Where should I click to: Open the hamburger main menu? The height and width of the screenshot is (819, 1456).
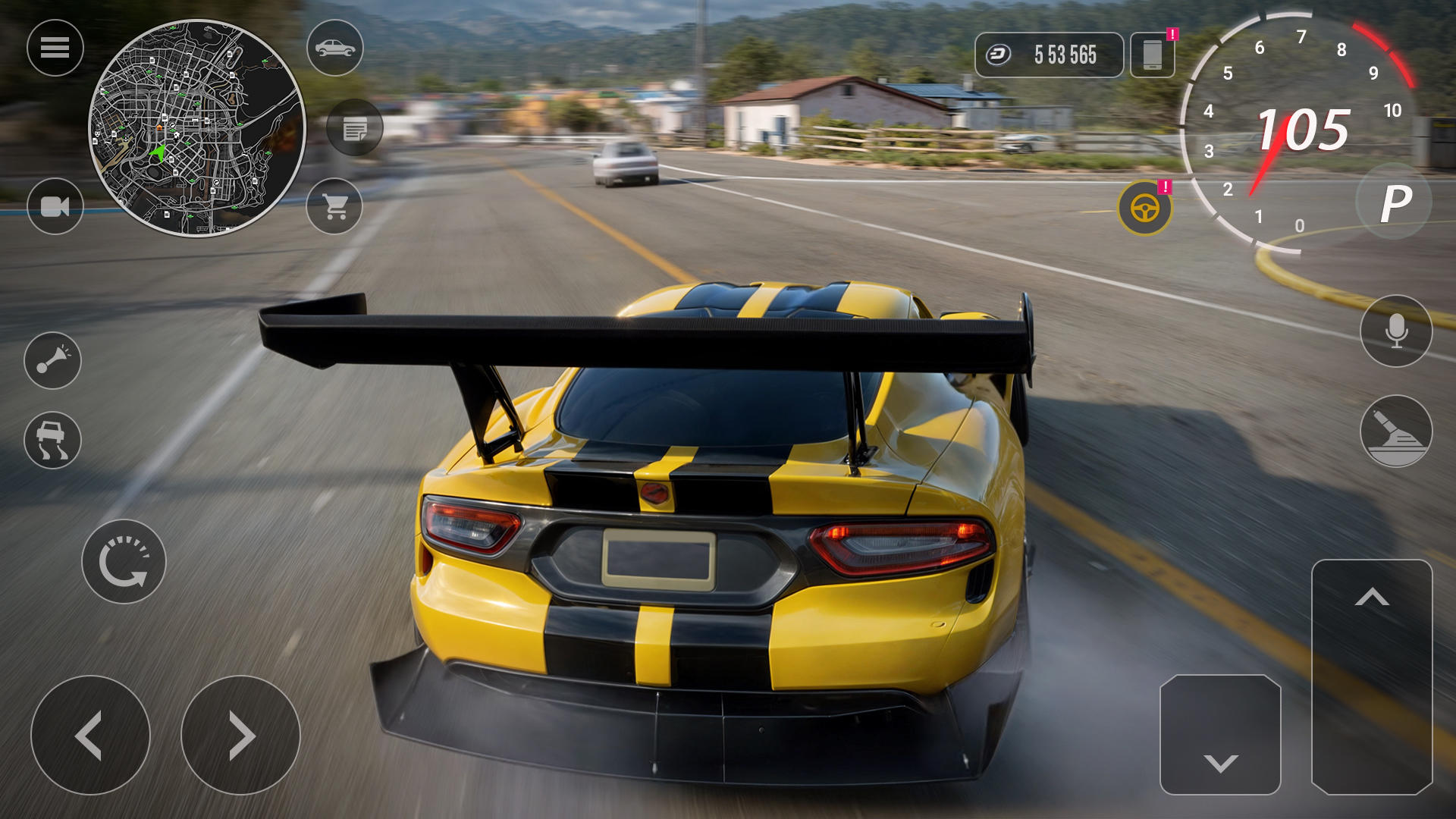pos(55,48)
